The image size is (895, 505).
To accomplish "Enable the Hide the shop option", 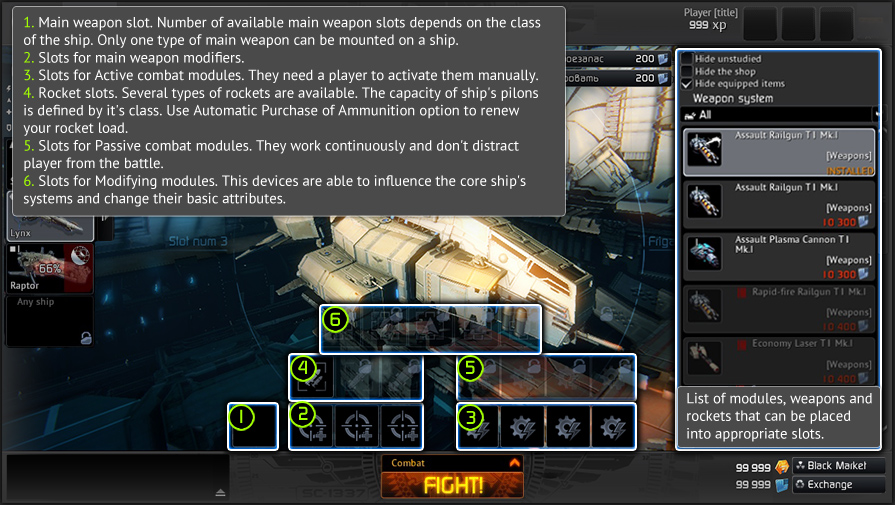I will [x=687, y=71].
